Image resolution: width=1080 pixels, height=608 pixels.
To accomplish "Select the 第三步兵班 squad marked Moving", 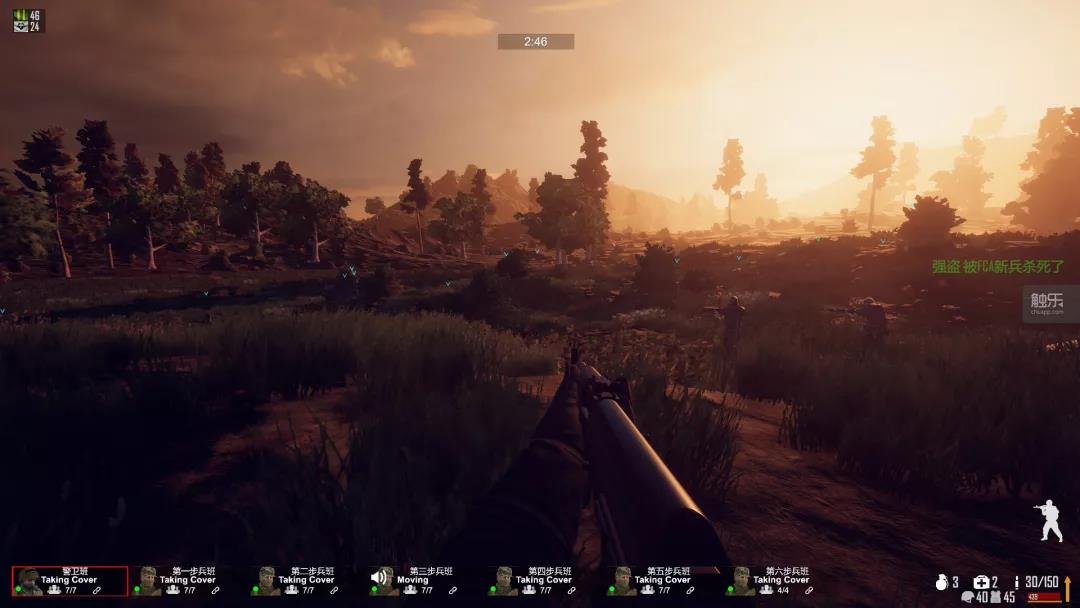I will point(425,581).
